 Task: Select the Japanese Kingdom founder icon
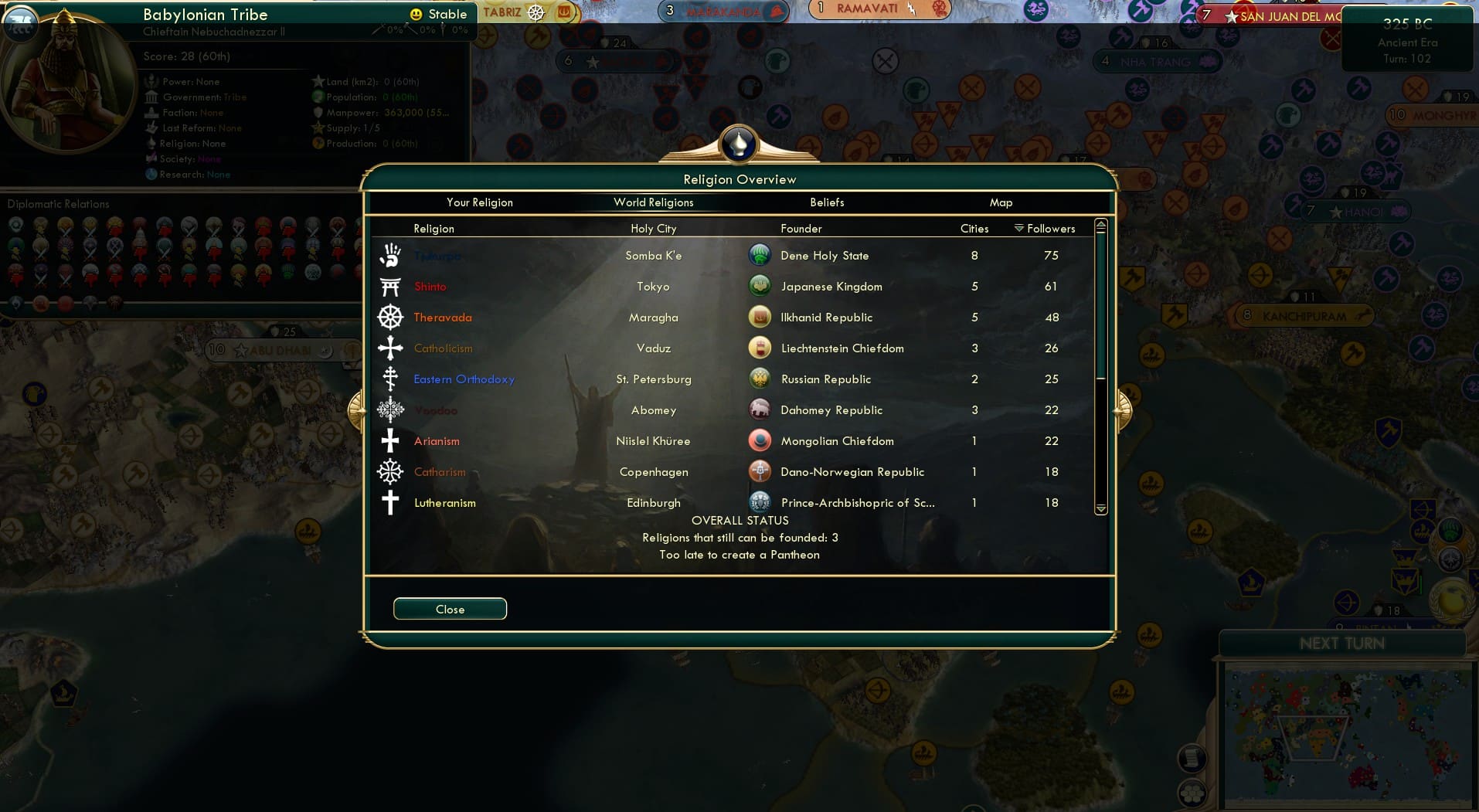tap(761, 286)
